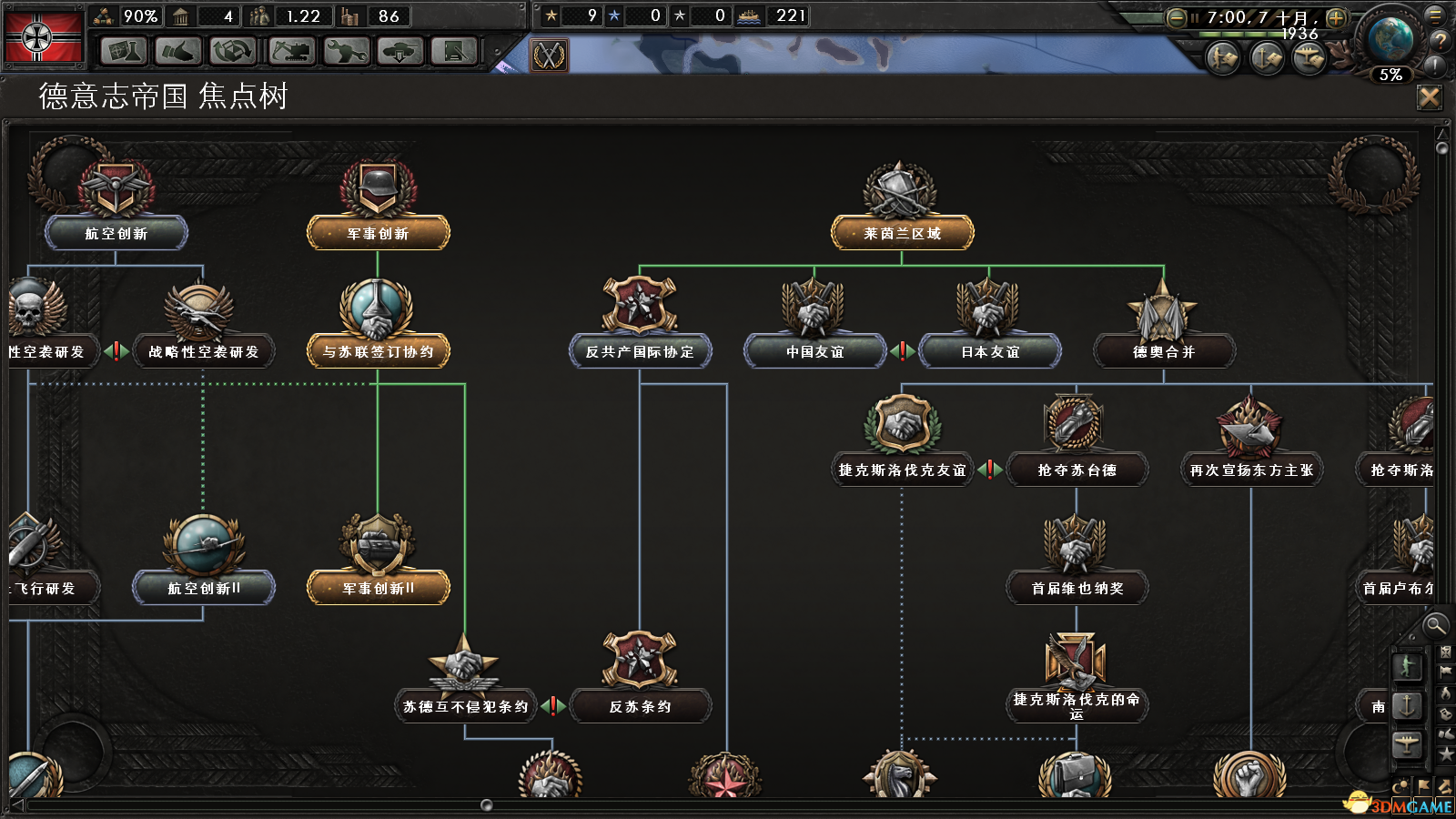
Task: Open the diplomacy handshake menu
Action: [x=177, y=52]
